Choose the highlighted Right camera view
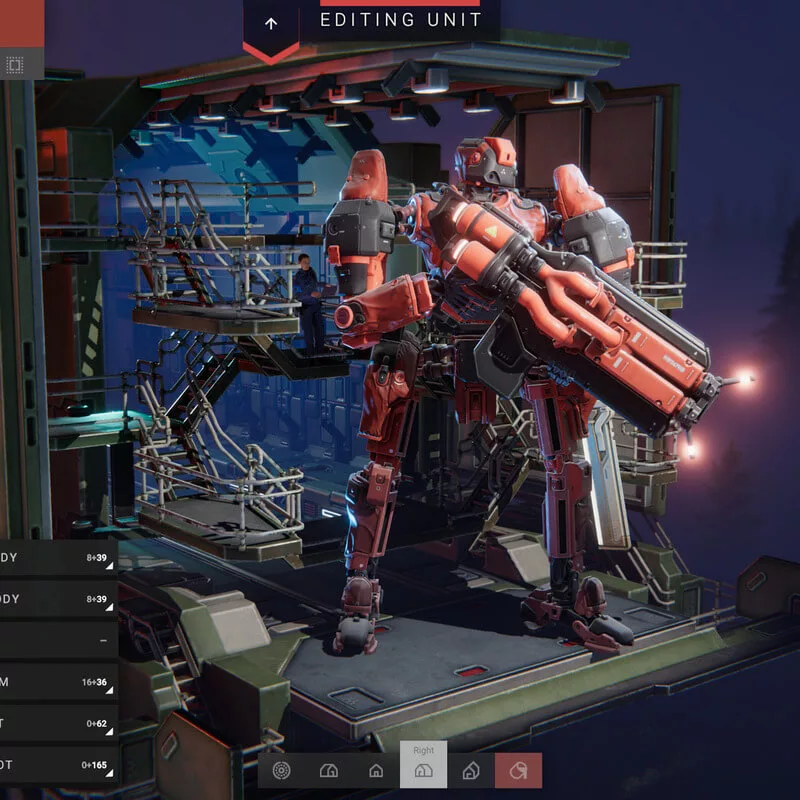This screenshot has height=800, width=800. 423,768
